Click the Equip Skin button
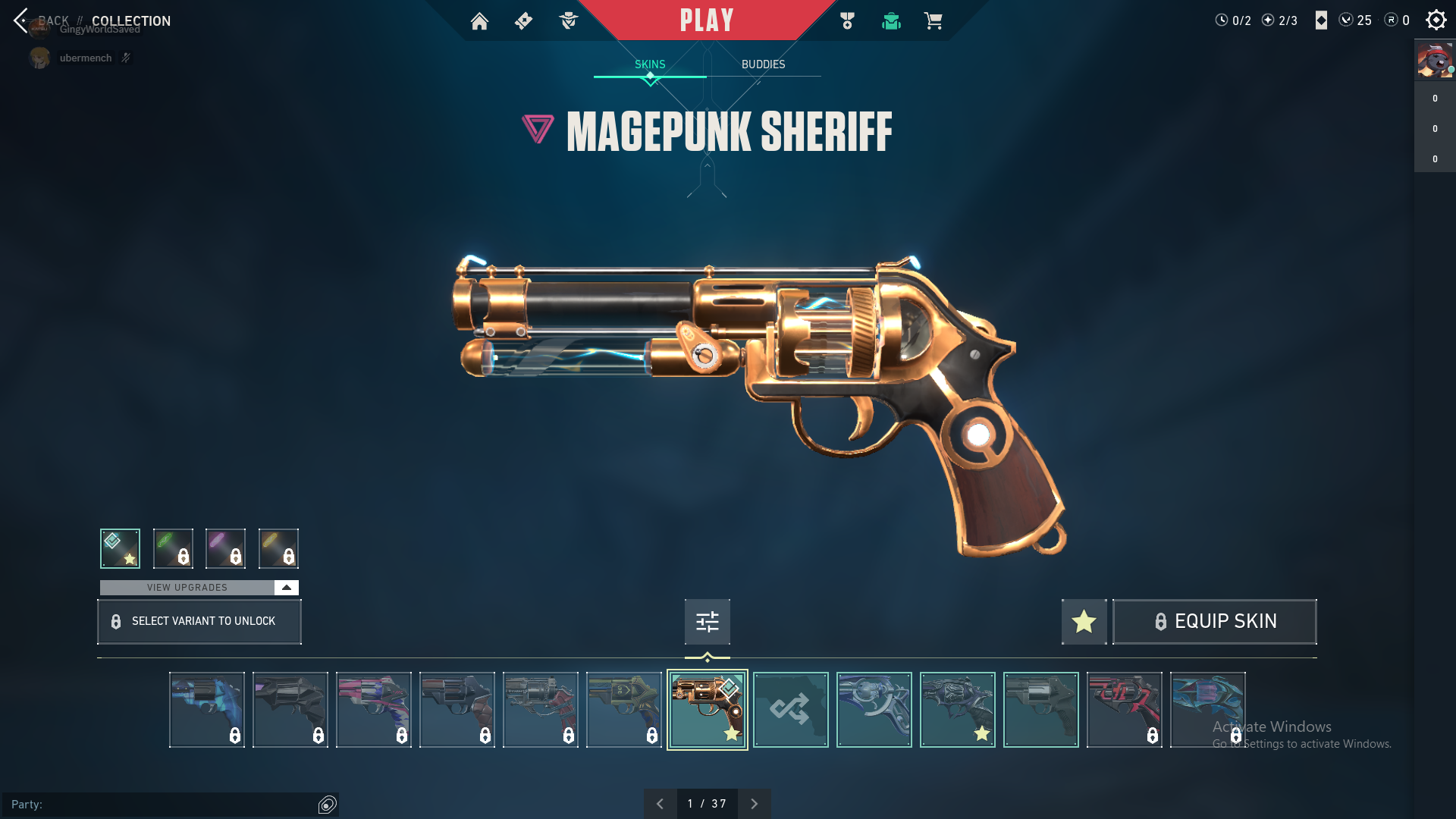The image size is (1456, 819). point(1215,622)
